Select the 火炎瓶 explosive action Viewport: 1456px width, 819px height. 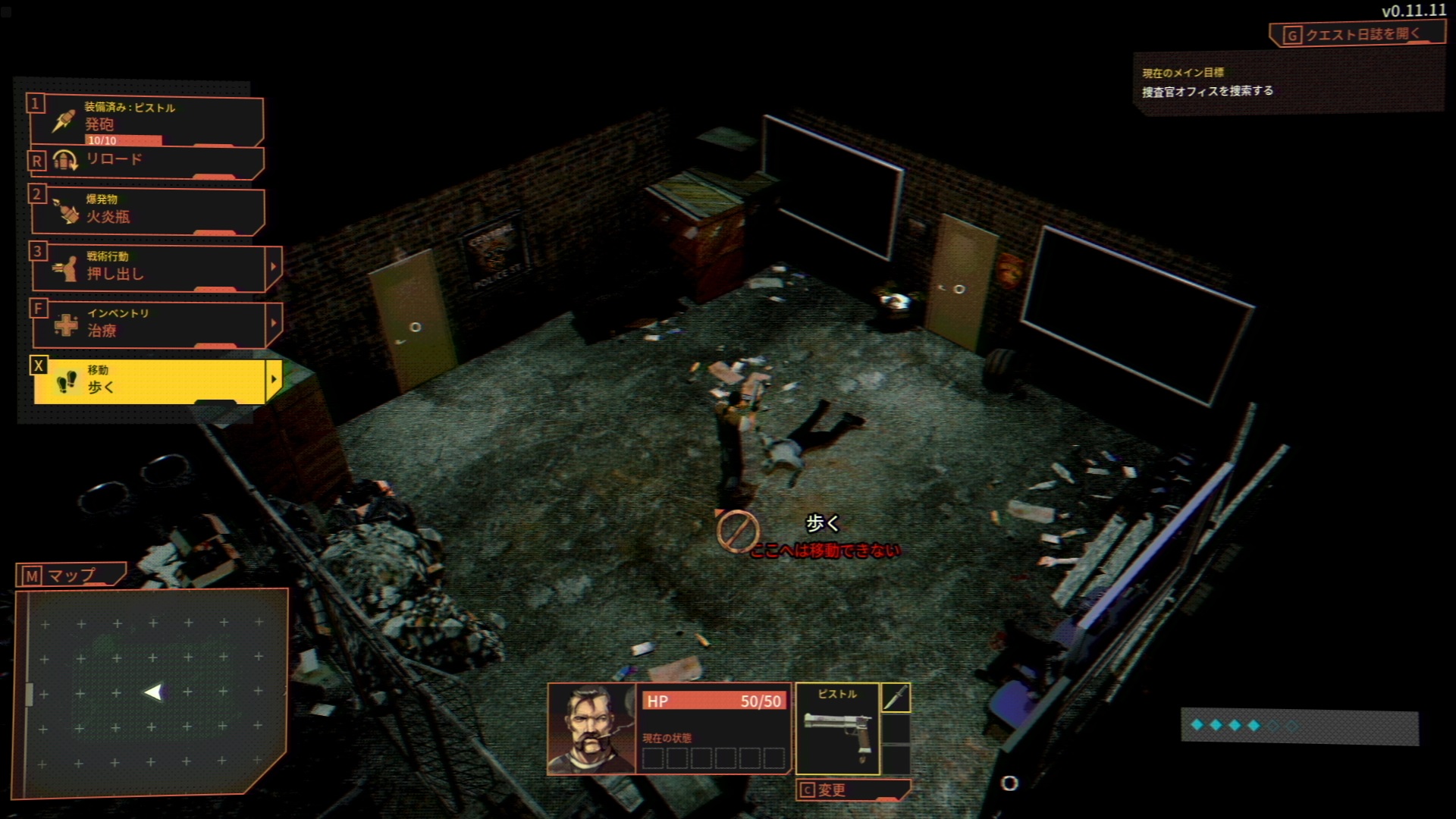click(x=146, y=210)
